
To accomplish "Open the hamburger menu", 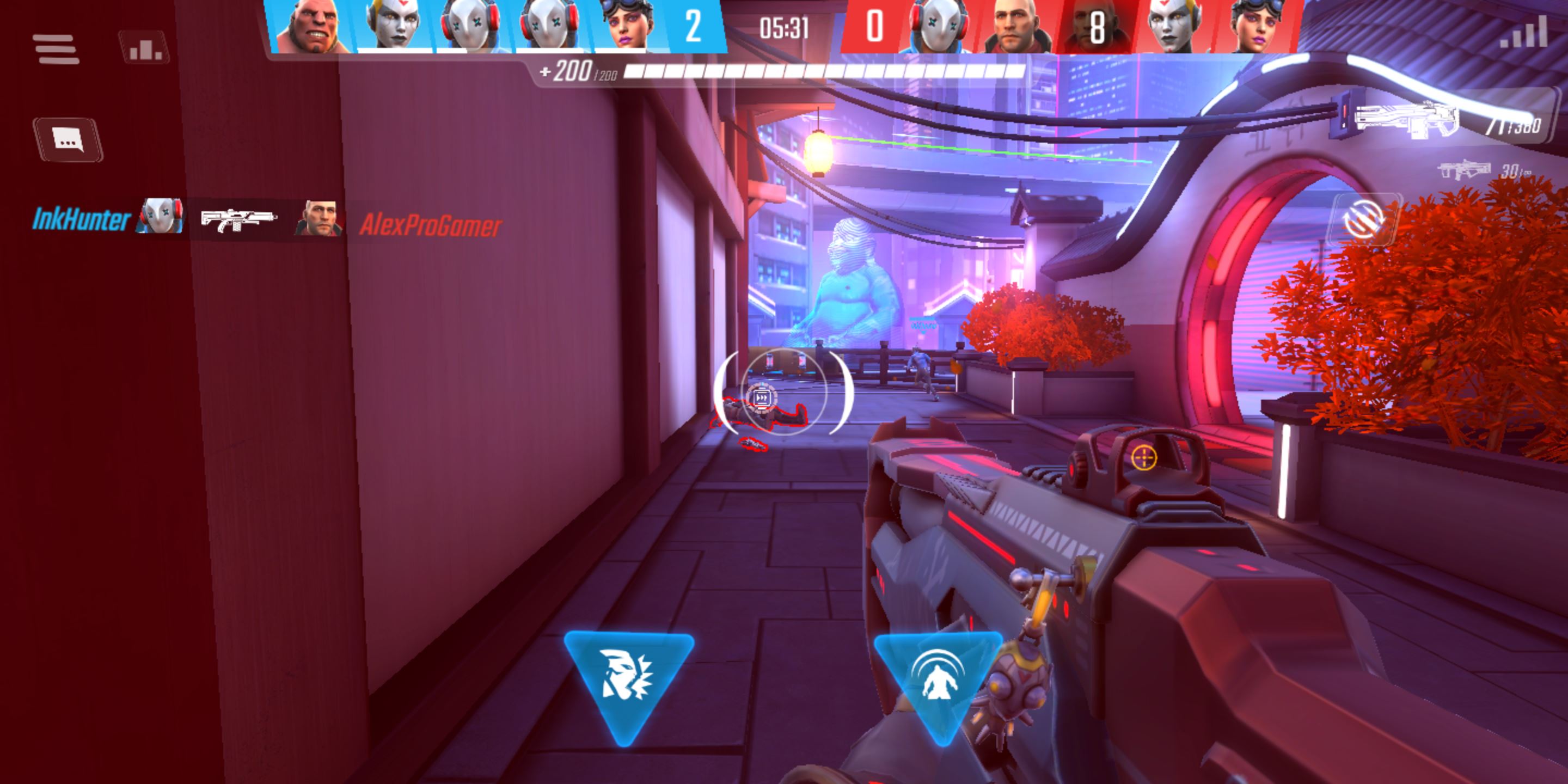I will [56, 48].
